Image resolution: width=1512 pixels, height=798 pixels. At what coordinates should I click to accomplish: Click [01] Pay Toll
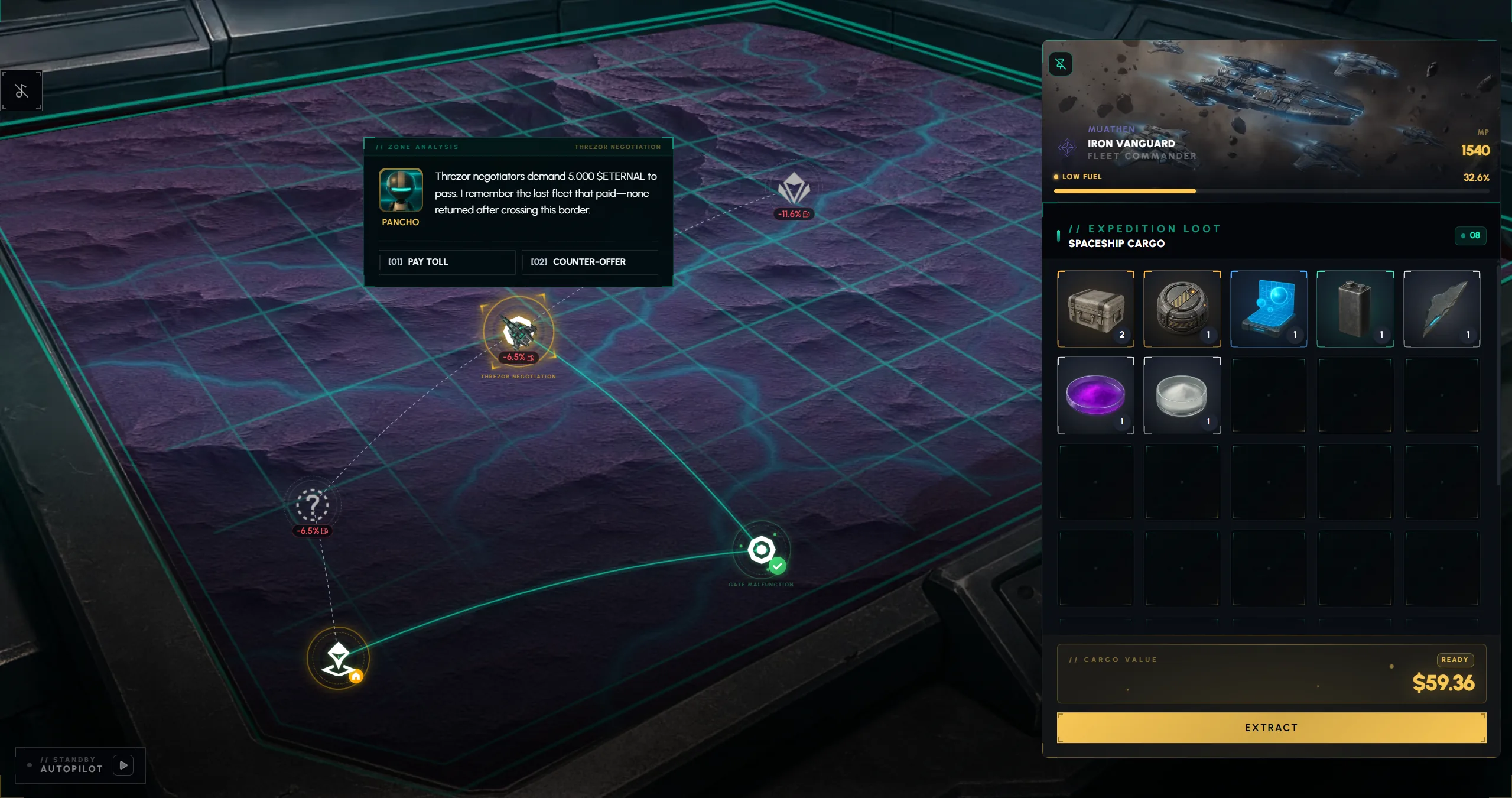click(447, 262)
